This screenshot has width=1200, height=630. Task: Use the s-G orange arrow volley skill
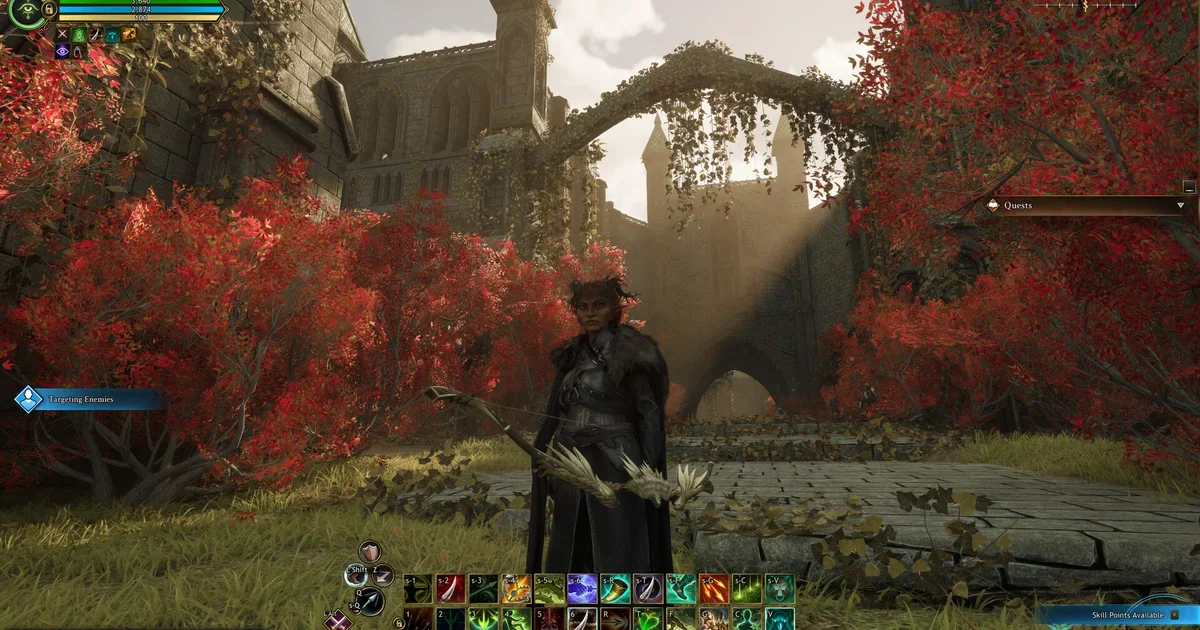click(714, 588)
